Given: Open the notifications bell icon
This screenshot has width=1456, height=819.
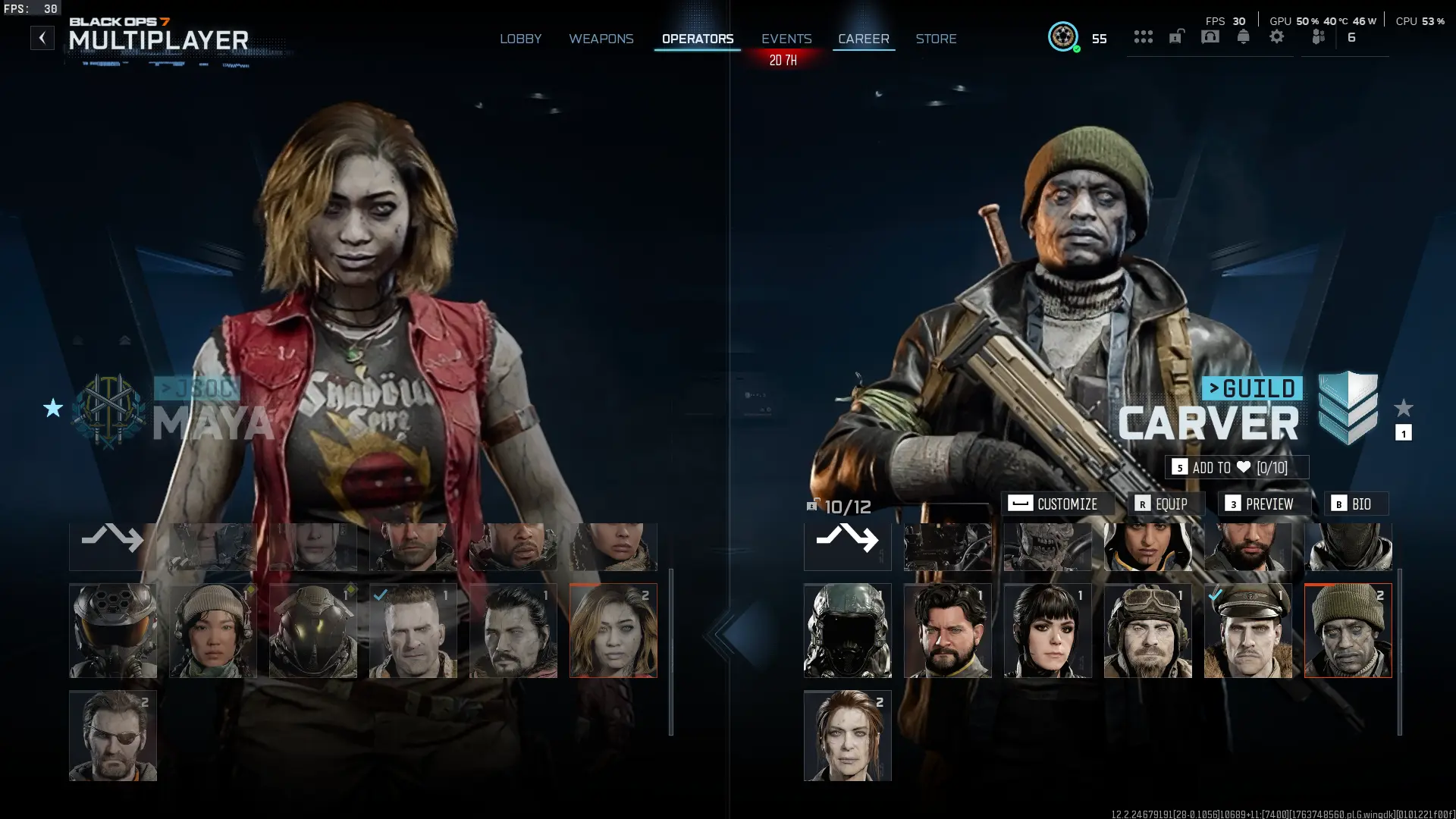Looking at the screenshot, I should pyautogui.click(x=1244, y=36).
